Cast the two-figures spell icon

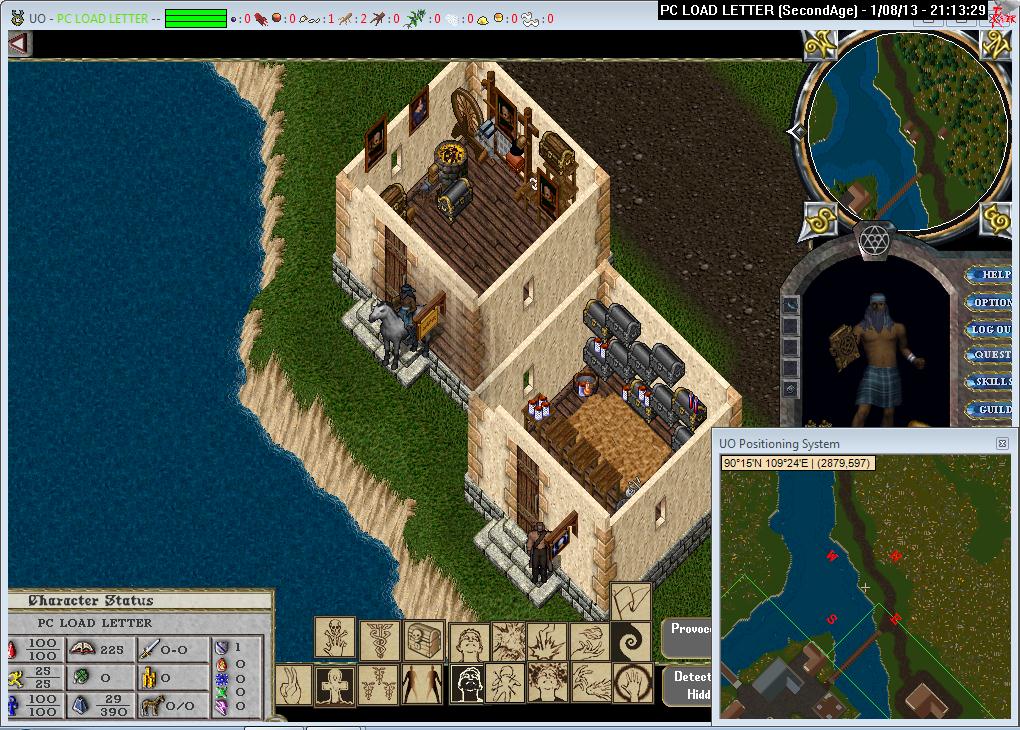(x=423, y=685)
